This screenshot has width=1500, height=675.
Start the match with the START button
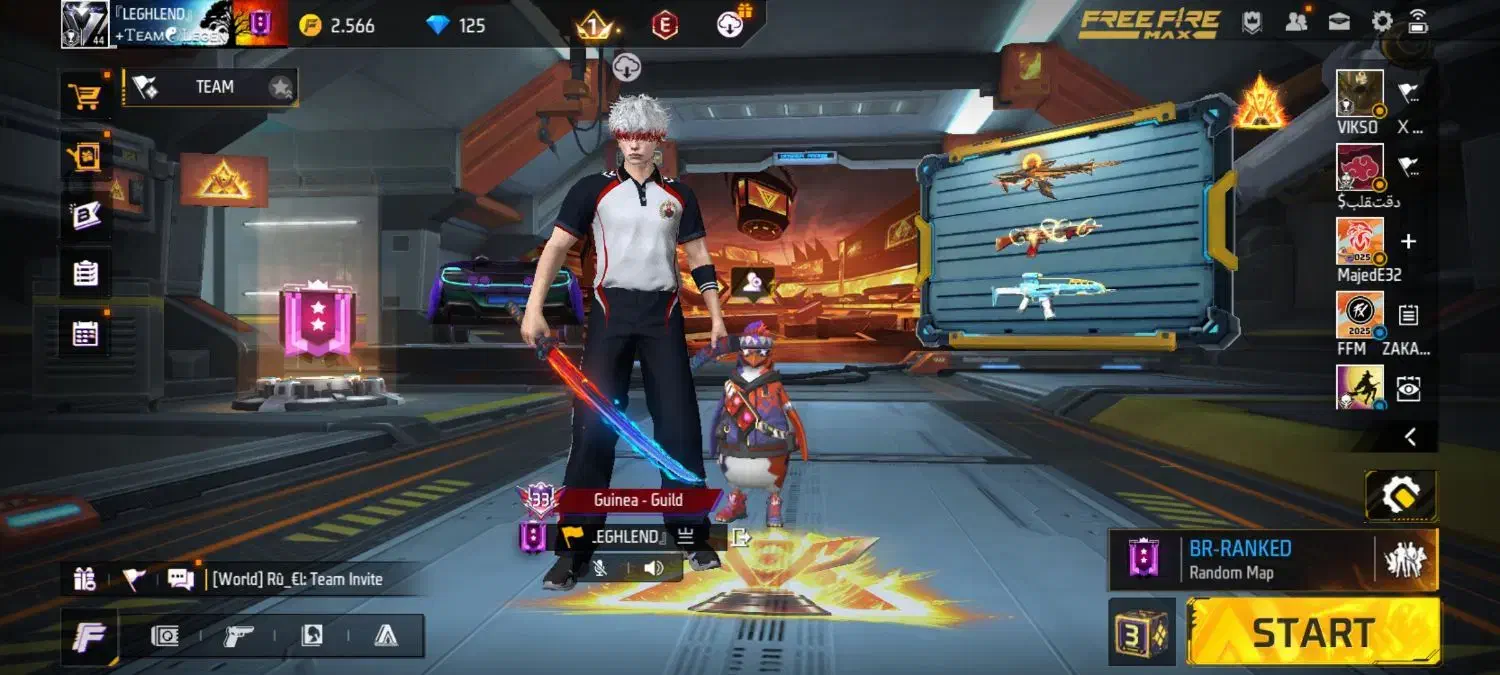coord(1313,632)
